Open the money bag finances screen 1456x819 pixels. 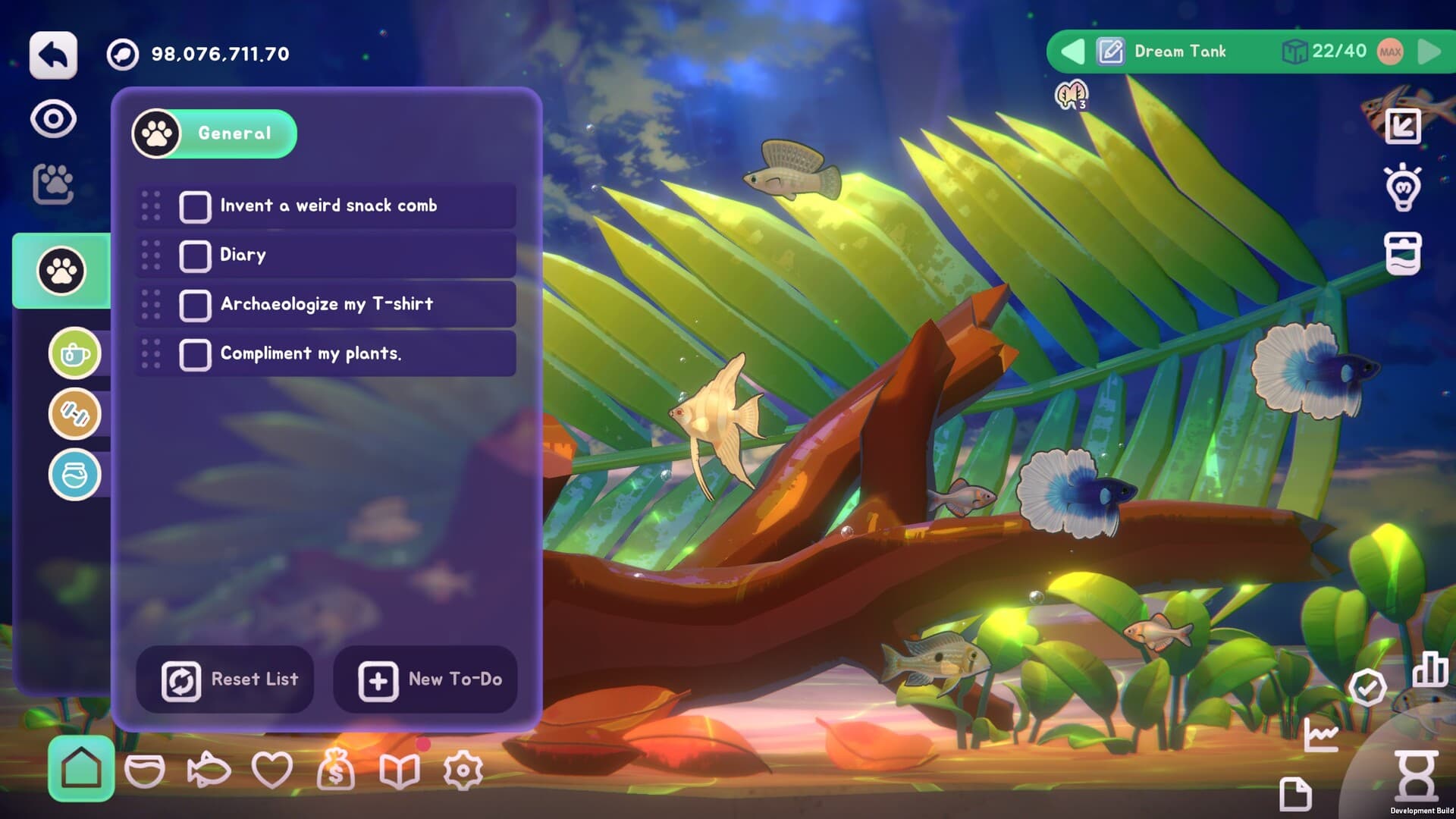click(336, 770)
